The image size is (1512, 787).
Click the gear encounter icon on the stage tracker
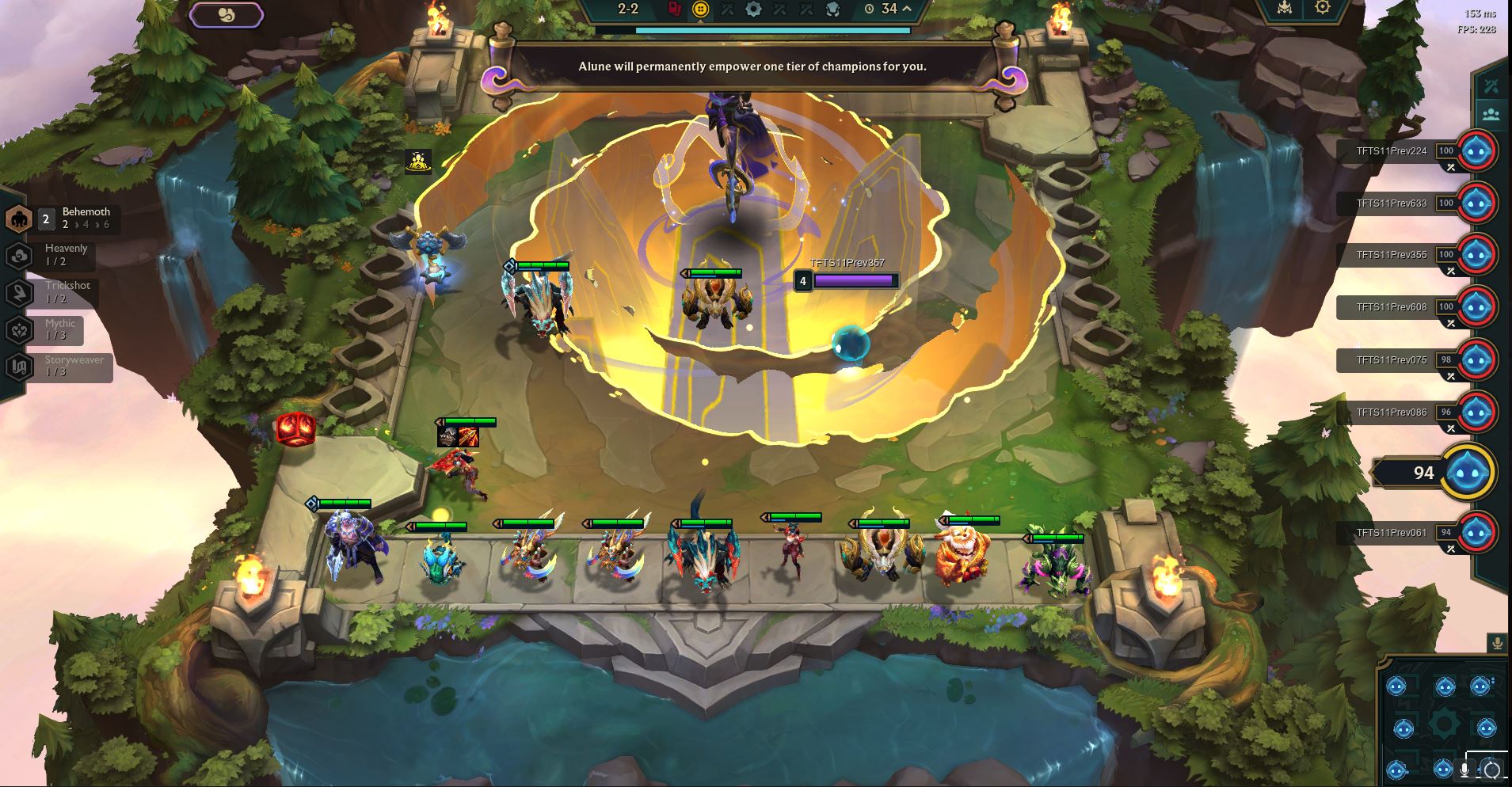pos(753,10)
